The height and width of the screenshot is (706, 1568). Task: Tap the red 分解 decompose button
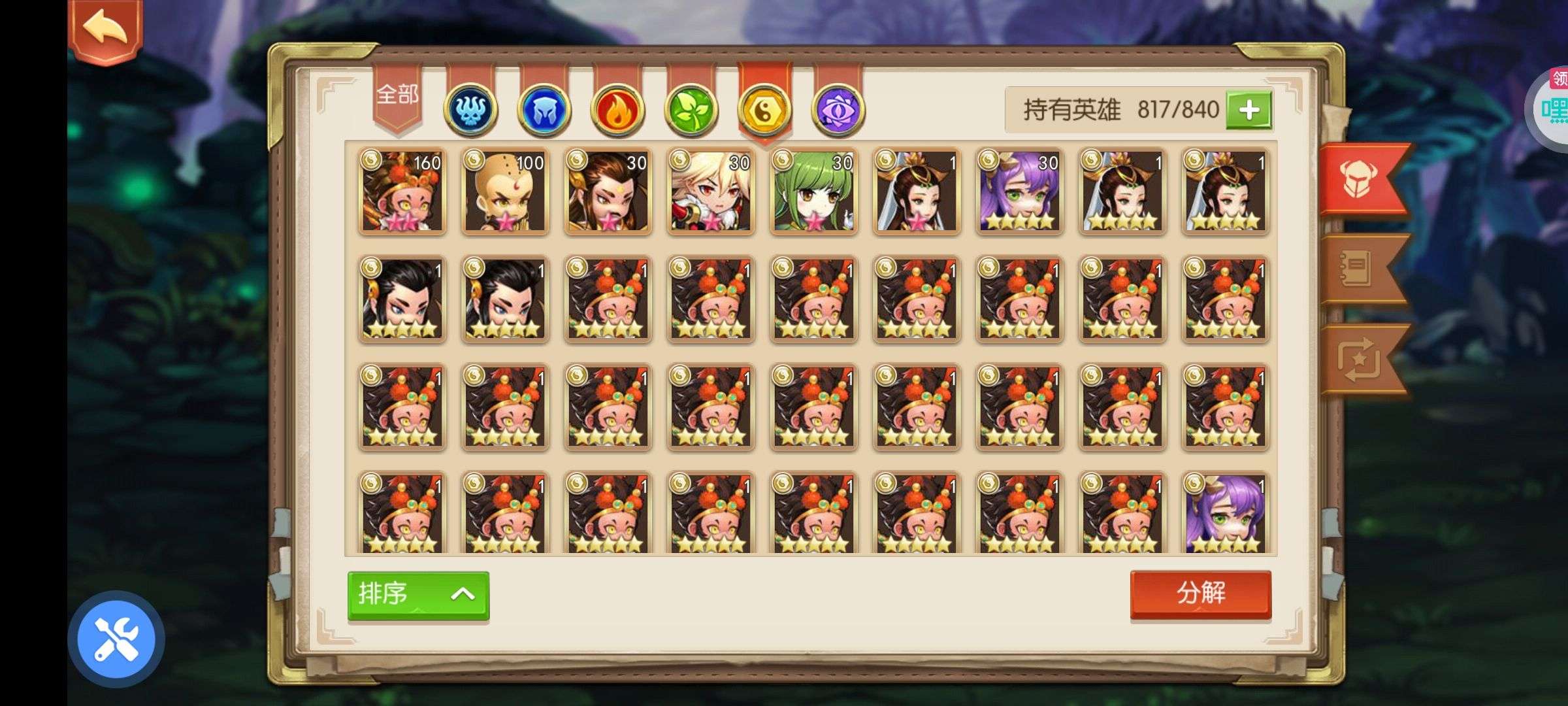click(x=1201, y=594)
